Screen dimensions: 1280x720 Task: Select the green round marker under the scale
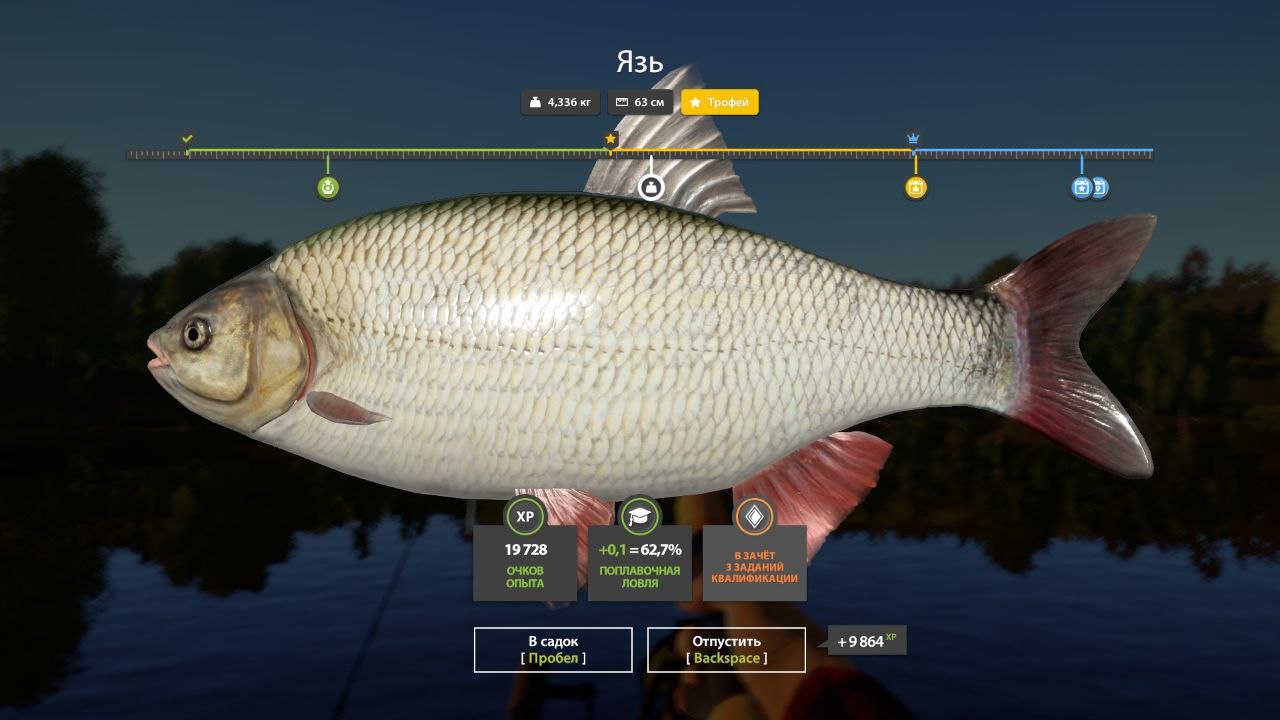pyautogui.click(x=327, y=187)
